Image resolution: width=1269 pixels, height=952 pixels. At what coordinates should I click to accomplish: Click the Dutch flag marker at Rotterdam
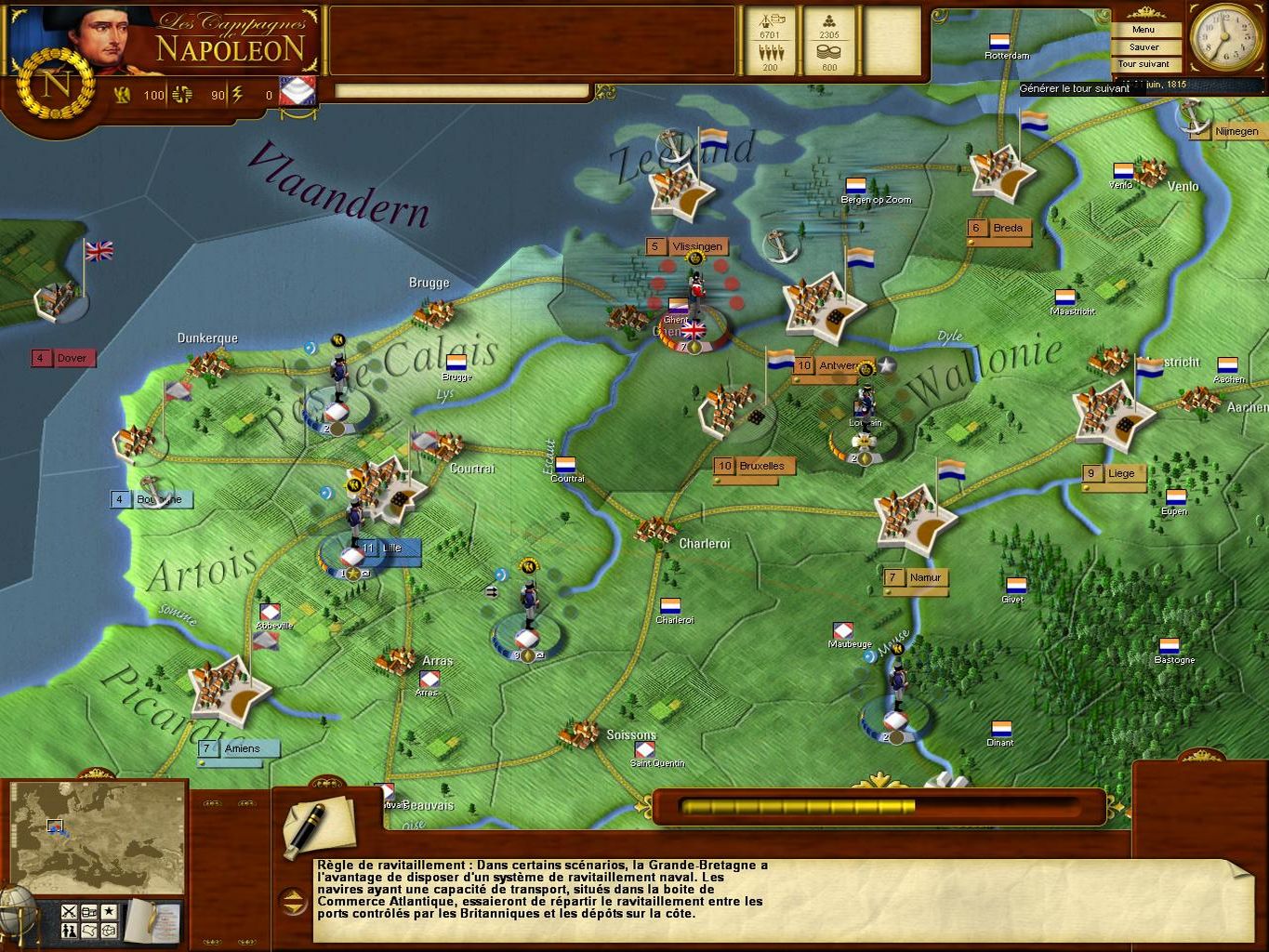pos(997,42)
